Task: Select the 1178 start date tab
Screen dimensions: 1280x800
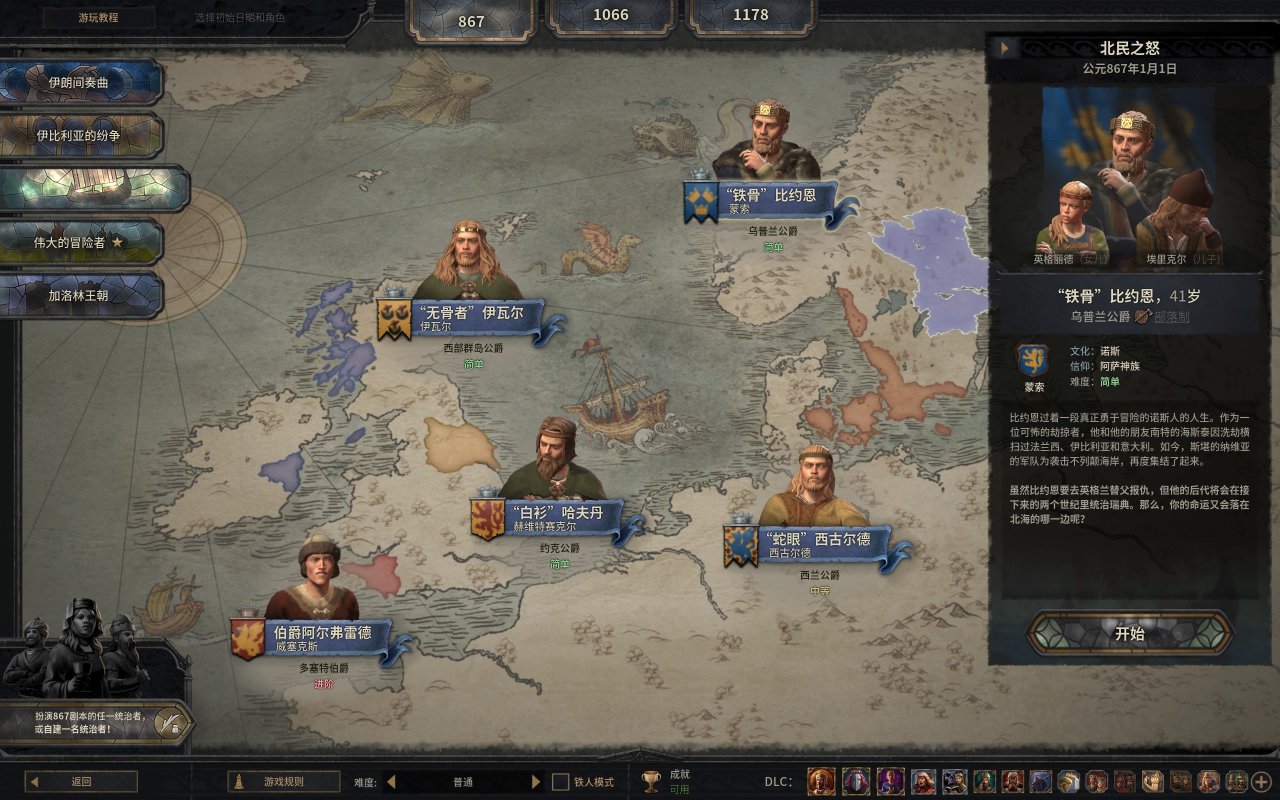Action: click(x=750, y=16)
